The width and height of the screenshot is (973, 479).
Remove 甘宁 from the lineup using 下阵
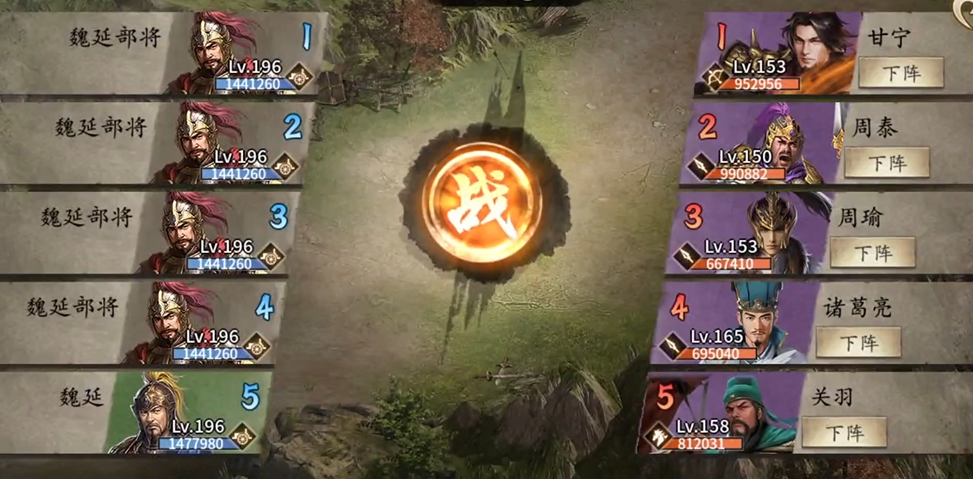click(x=900, y=72)
